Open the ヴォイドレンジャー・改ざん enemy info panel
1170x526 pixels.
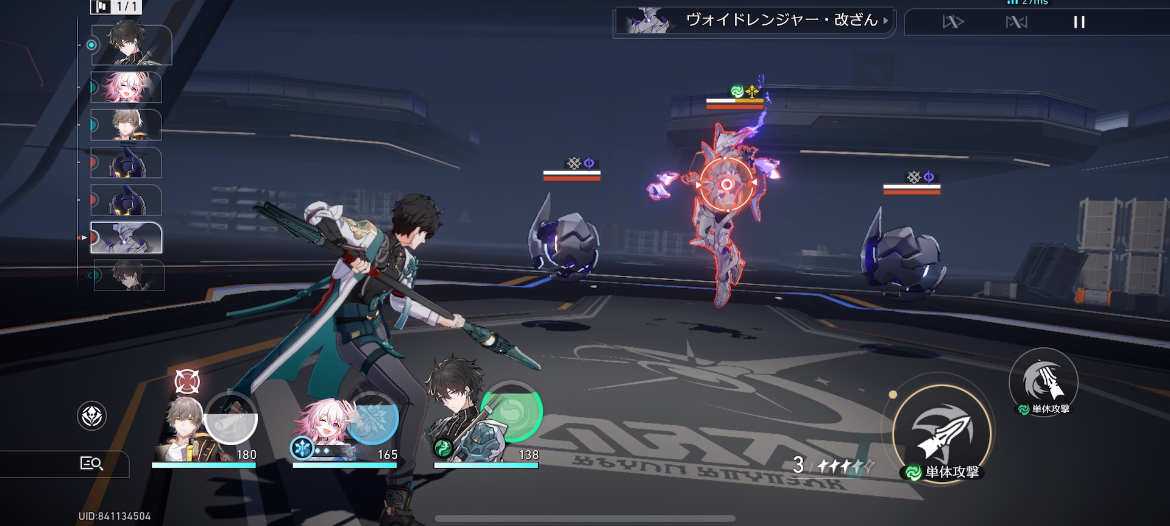(x=755, y=21)
